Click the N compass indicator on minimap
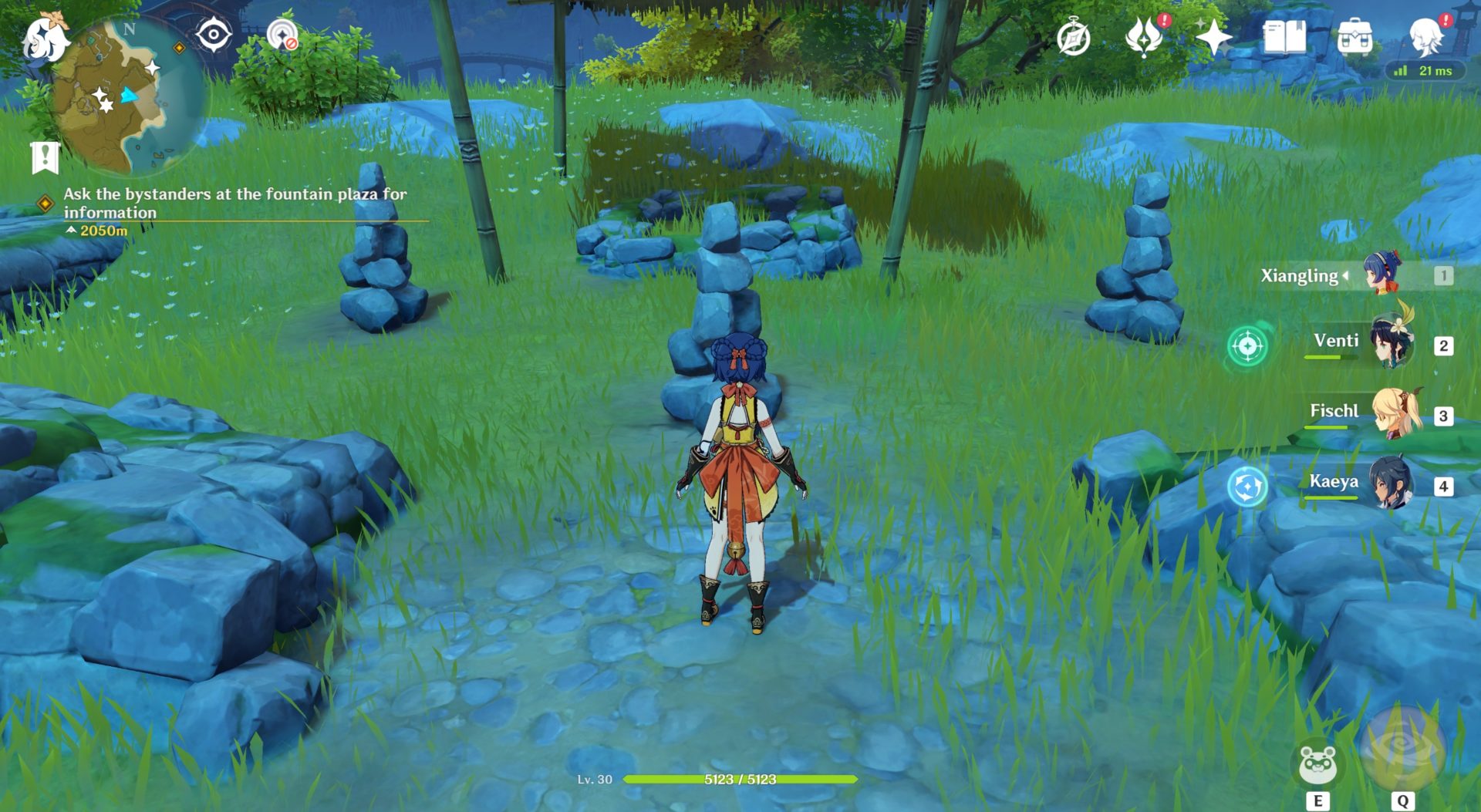The height and width of the screenshot is (812, 1481). (x=130, y=29)
